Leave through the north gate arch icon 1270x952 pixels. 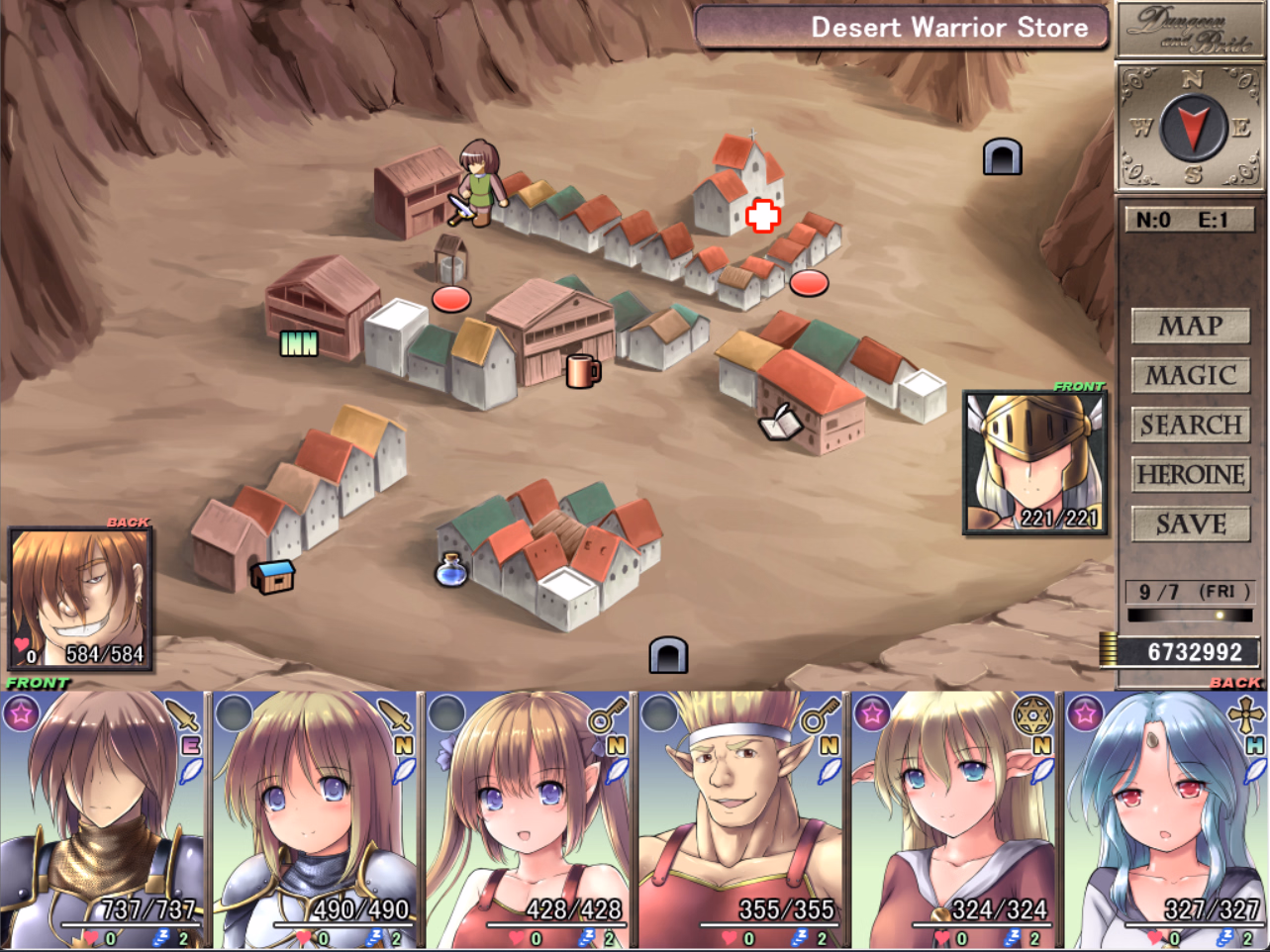click(1002, 156)
